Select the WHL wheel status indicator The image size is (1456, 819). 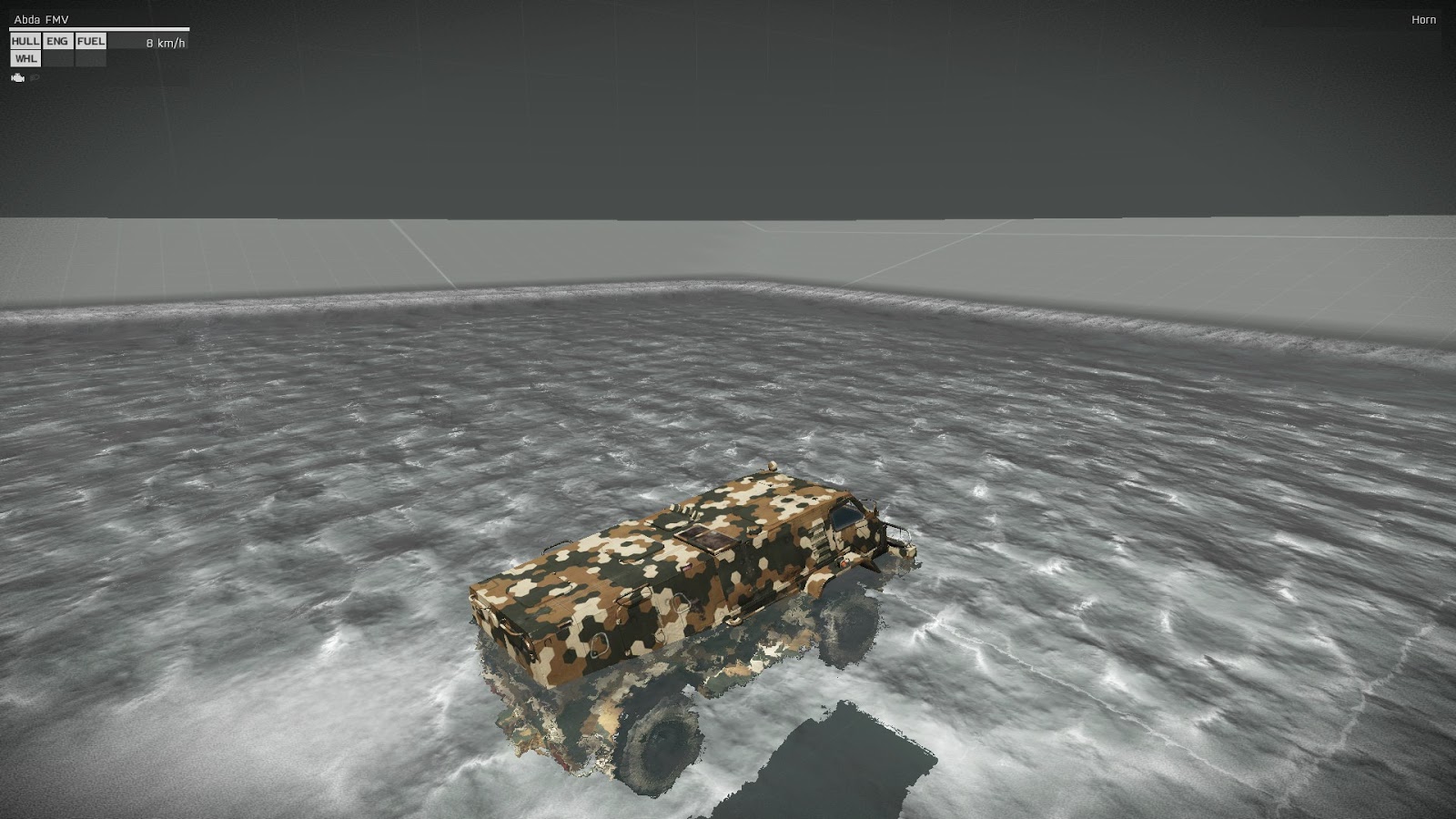pos(25,58)
